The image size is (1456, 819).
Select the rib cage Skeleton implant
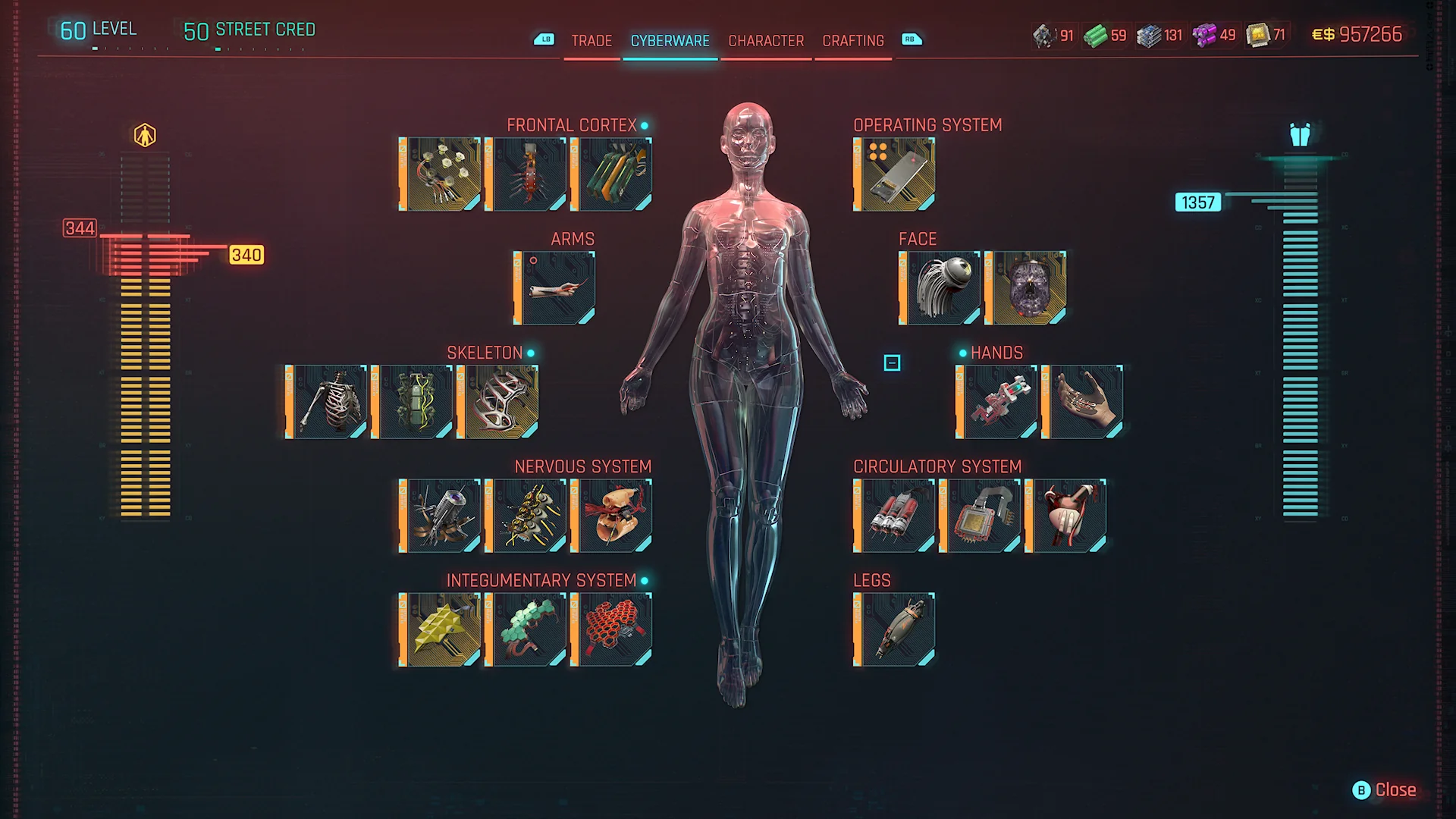[x=328, y=402]
